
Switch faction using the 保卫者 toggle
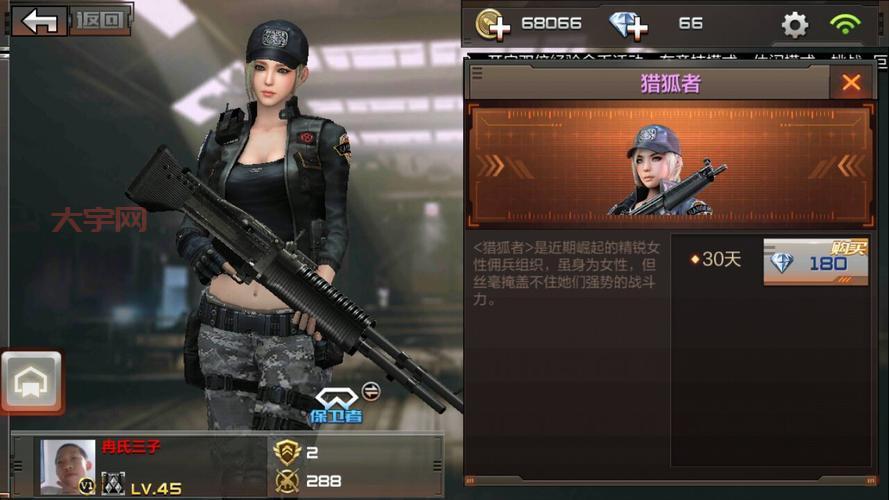click(x=369, y=388)
